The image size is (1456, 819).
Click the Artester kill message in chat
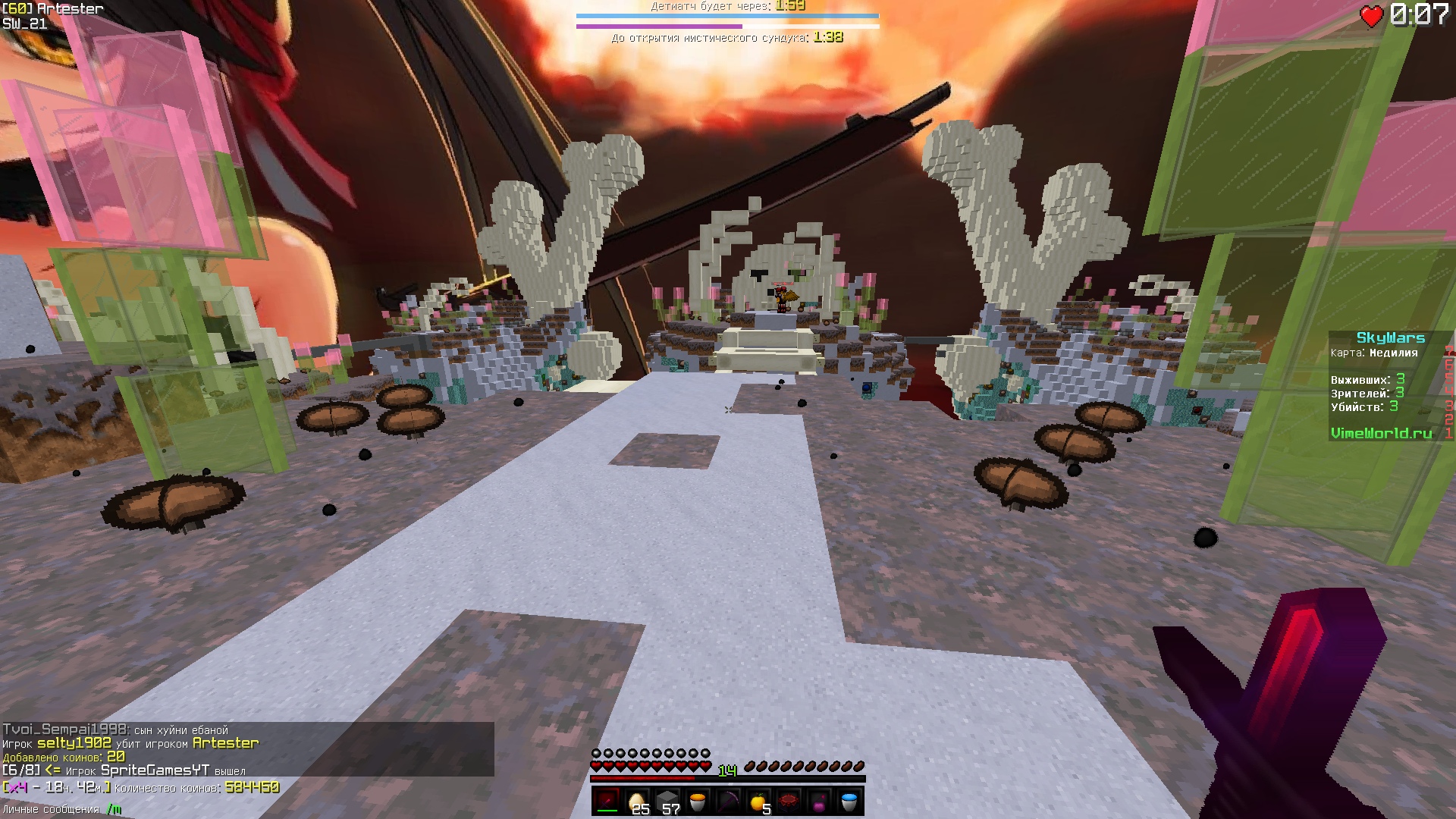tap(130, 743)
